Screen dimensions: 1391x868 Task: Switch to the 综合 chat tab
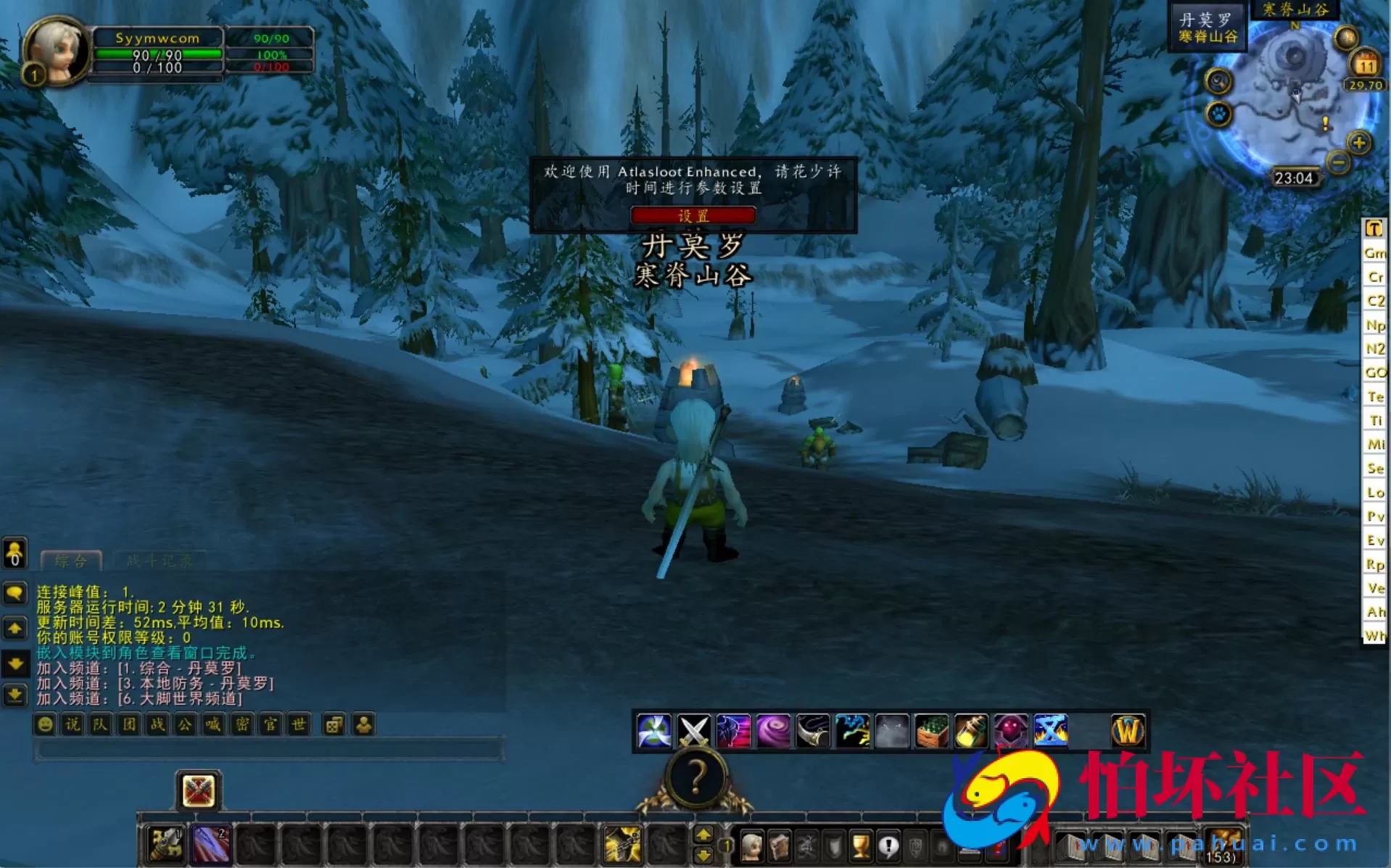(70, 560)
